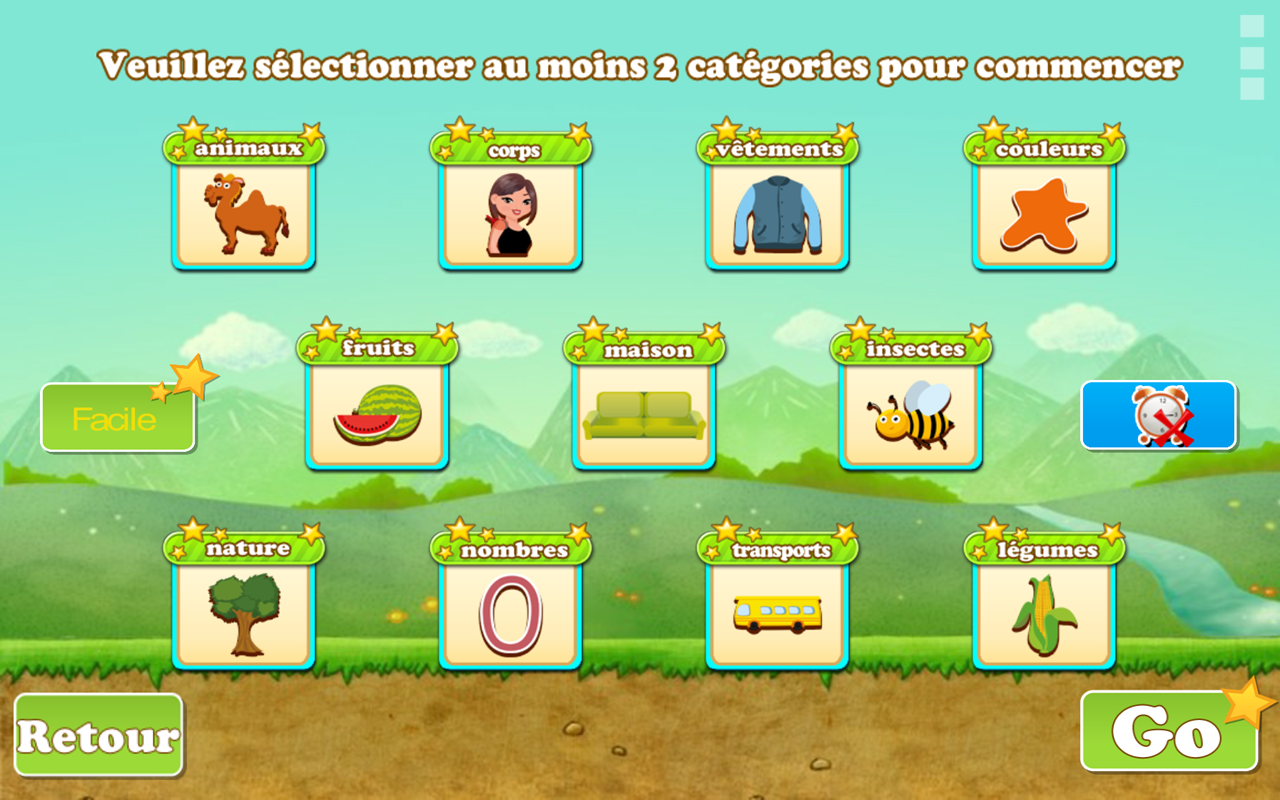1280x800 pixels.
Task: Select the nature category with the tree
Action: 243,615
